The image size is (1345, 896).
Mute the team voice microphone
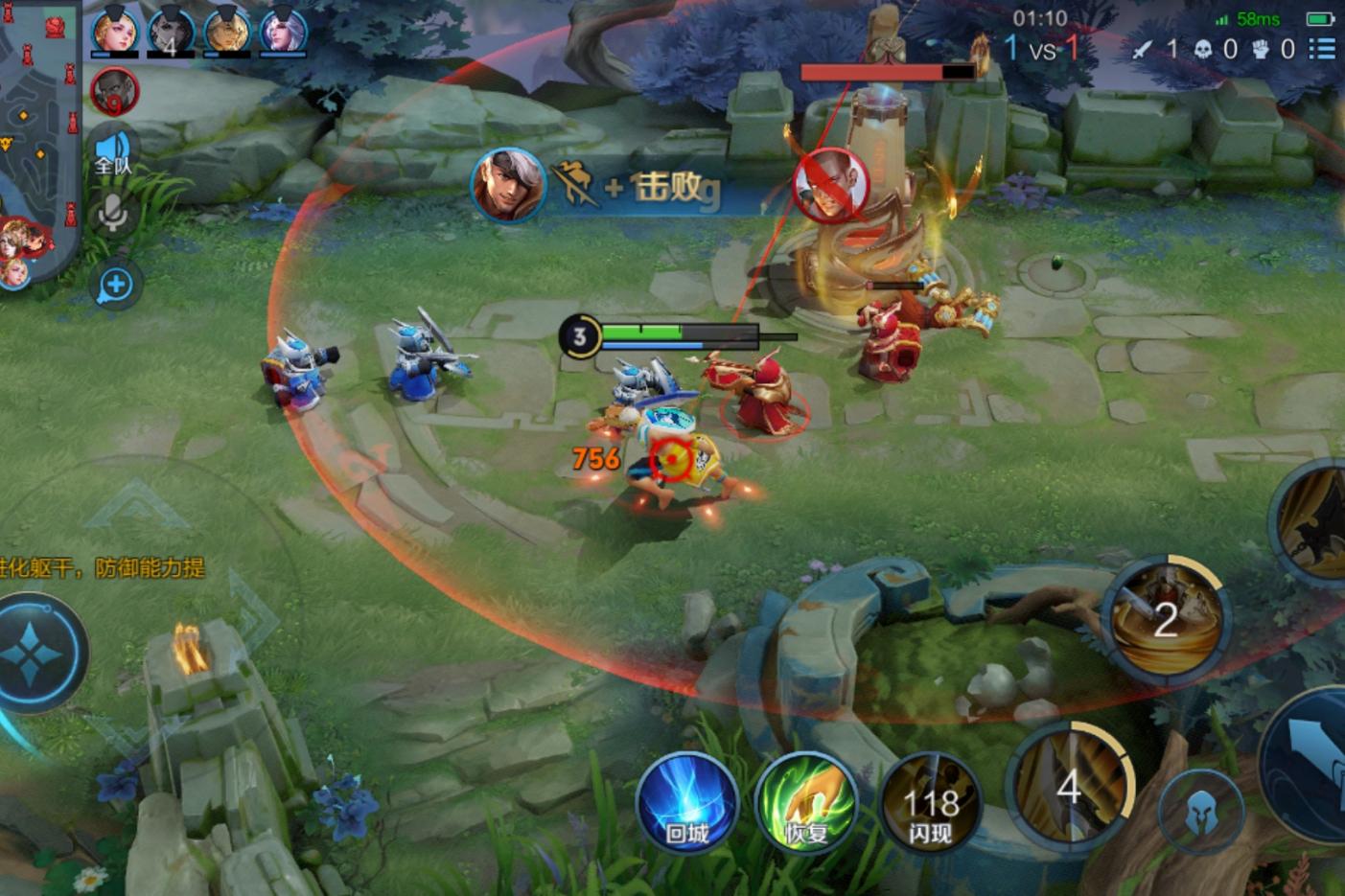111,213
